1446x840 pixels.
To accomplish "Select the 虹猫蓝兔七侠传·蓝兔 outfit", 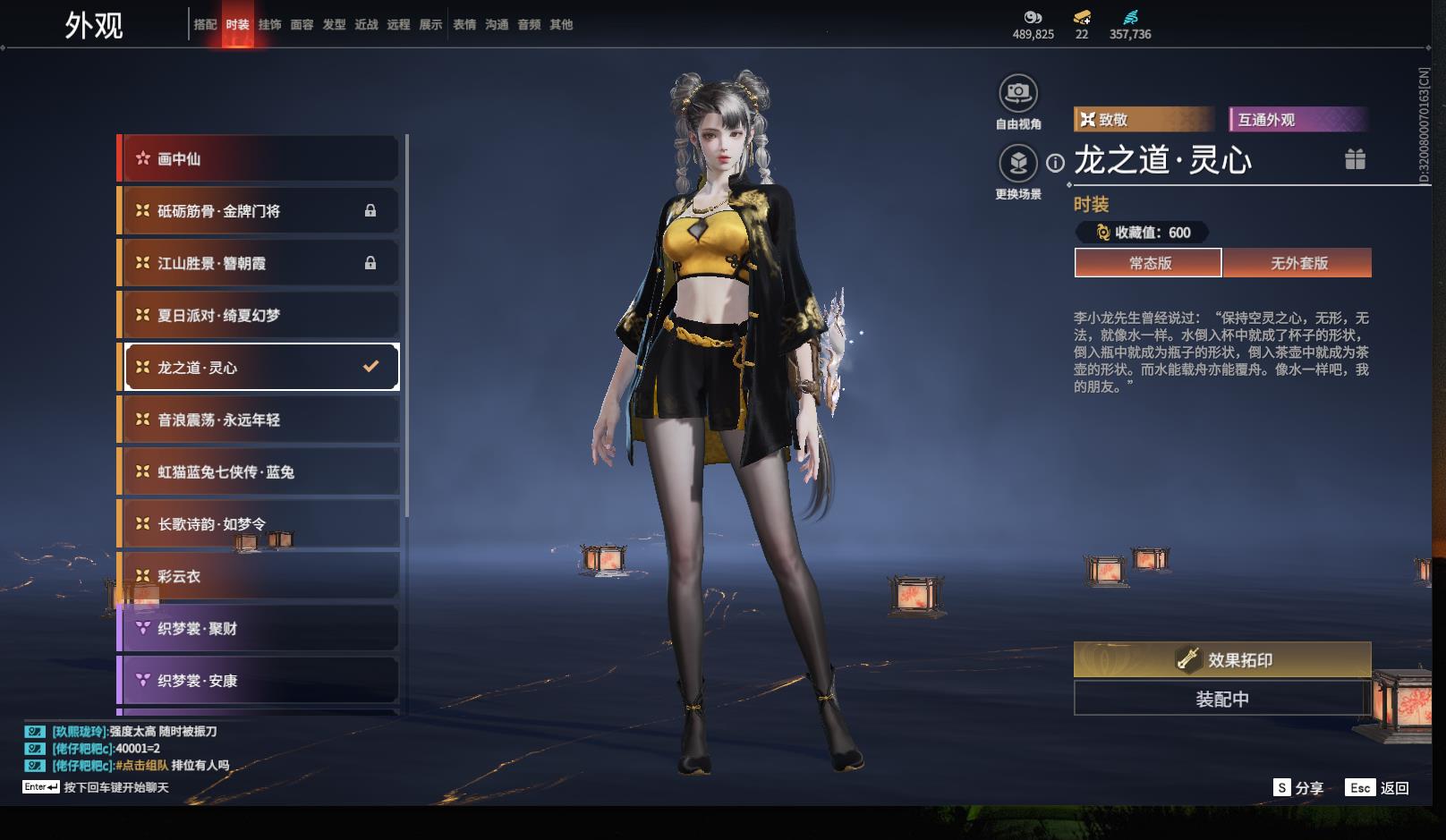I will coord(259,472).
